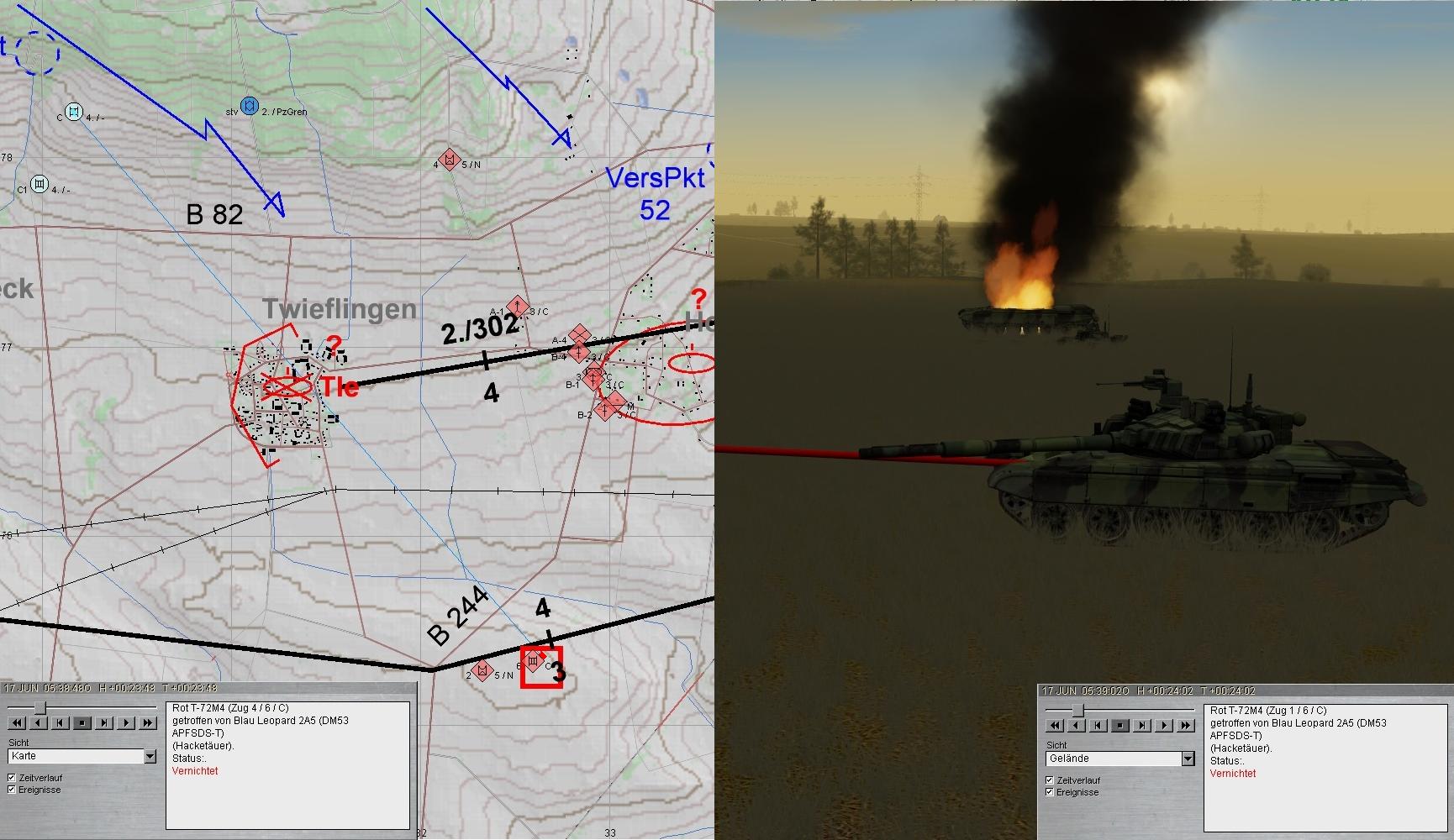
Task: Play backward in the Karte panel
Action: point(38,723)
